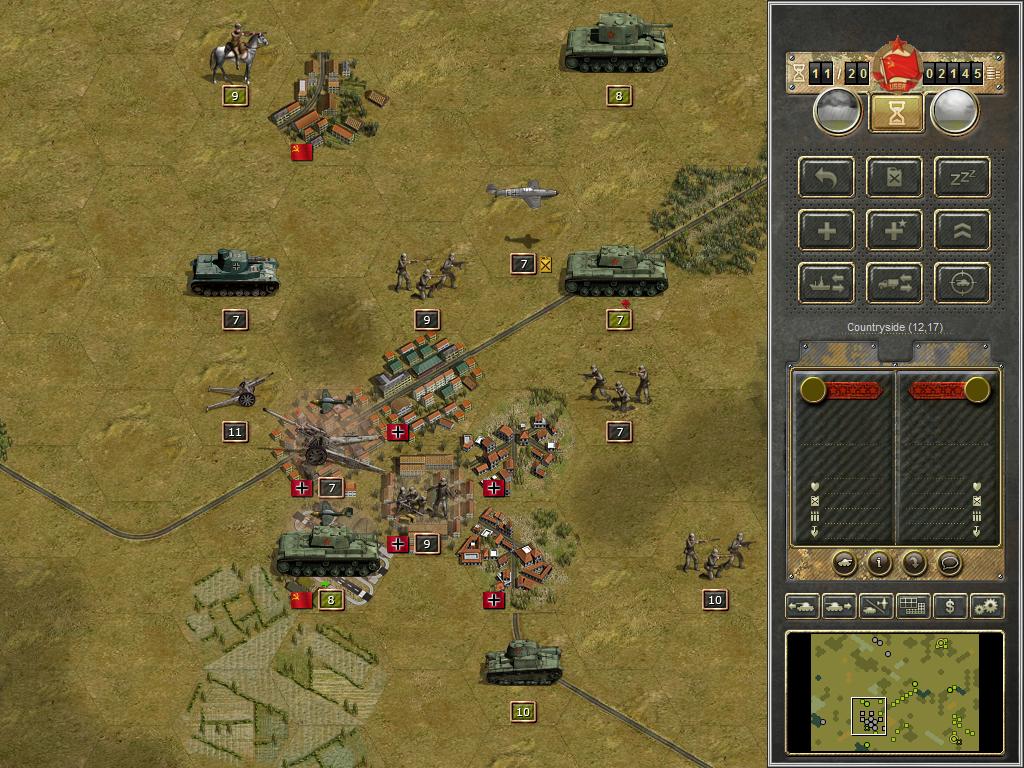Order replacements with the plain plus button
Screen dimensions: 1024x768
[827, 231]
